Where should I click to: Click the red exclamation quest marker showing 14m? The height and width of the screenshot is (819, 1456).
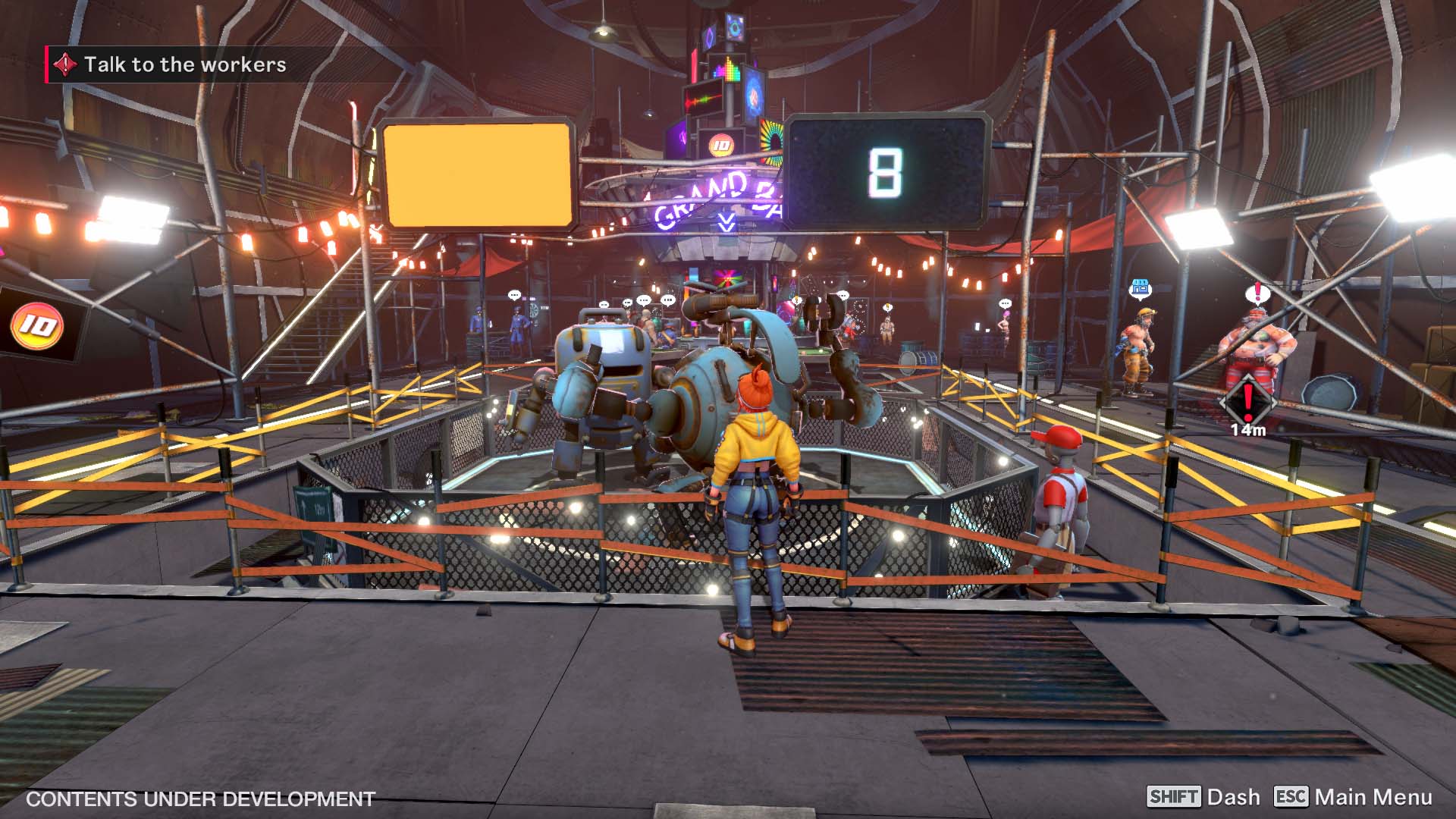tap(1247, 402)
